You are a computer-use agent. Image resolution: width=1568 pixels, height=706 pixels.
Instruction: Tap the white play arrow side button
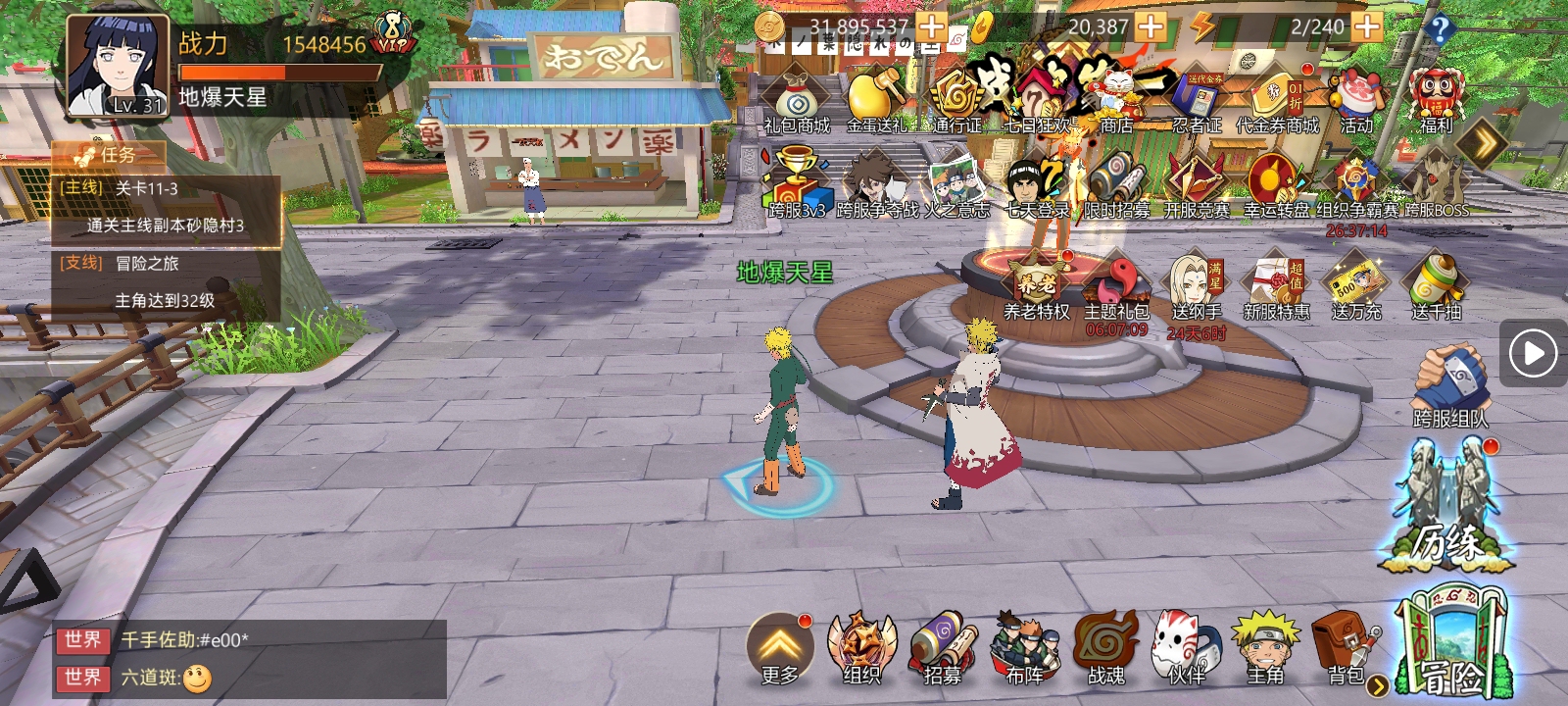point(1534,353)
